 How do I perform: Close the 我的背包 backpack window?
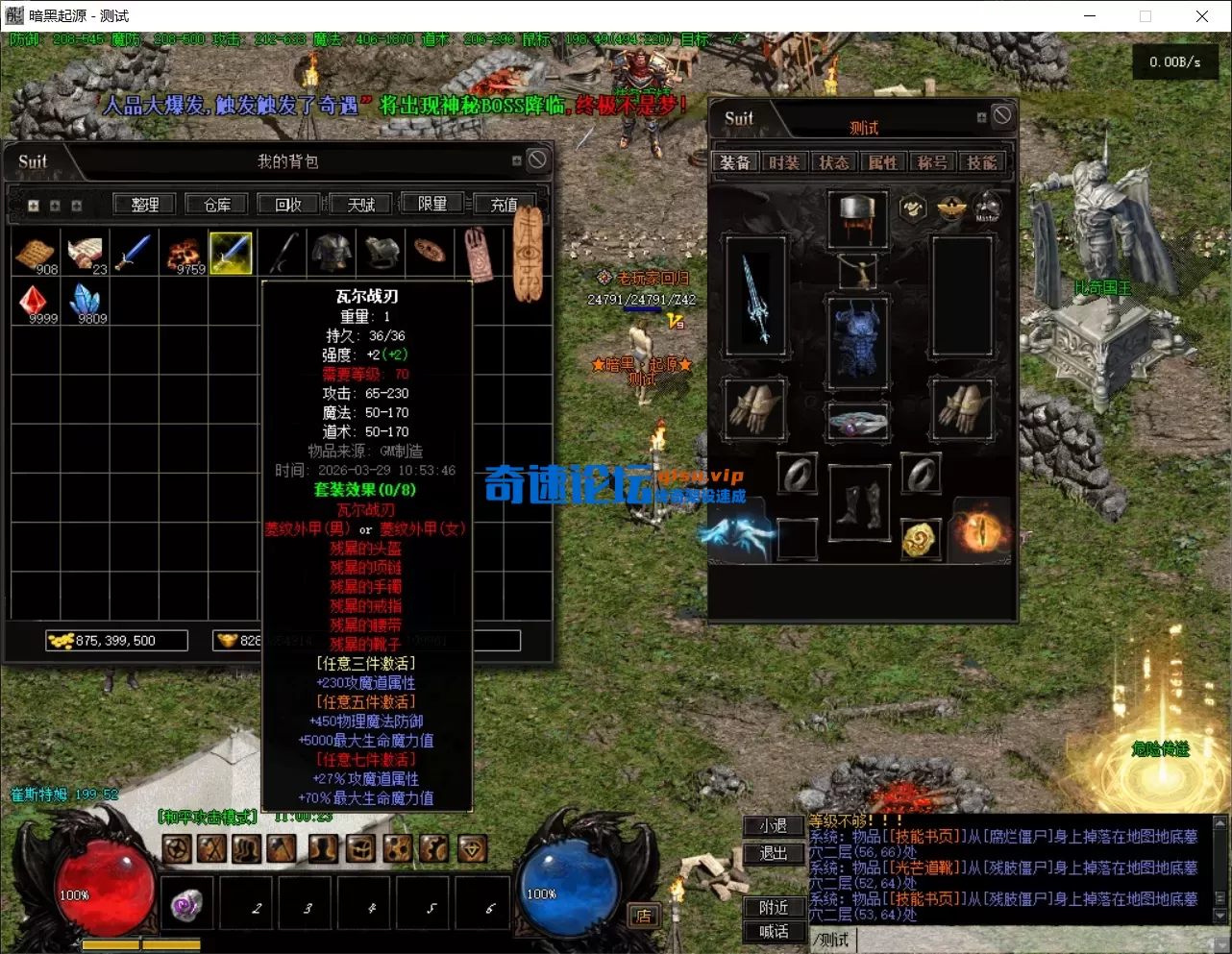coord(537,159)
